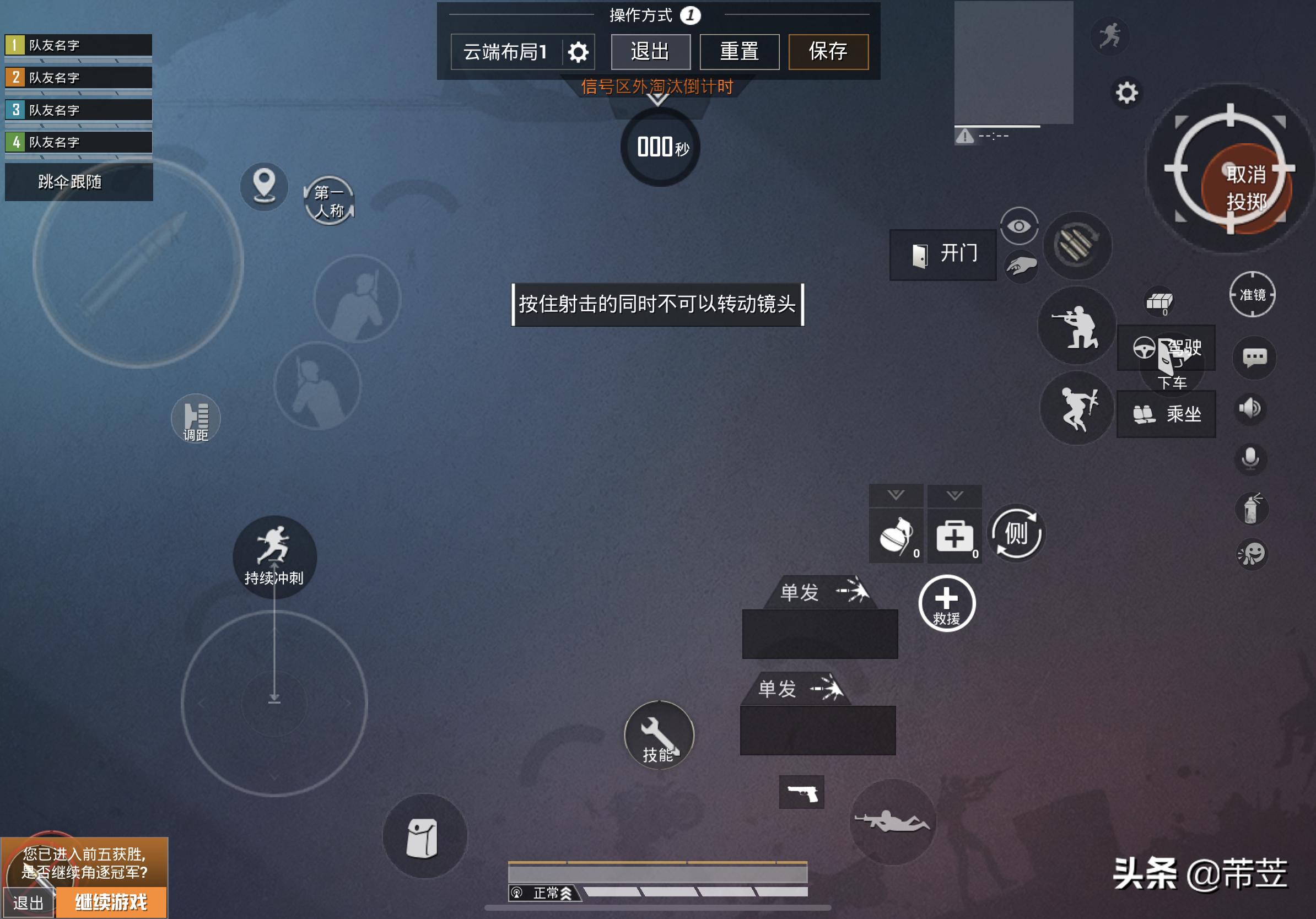Reset the layout using 重置
The height and width of the screenshot is (919, 1316).
[x=739, y=52]
